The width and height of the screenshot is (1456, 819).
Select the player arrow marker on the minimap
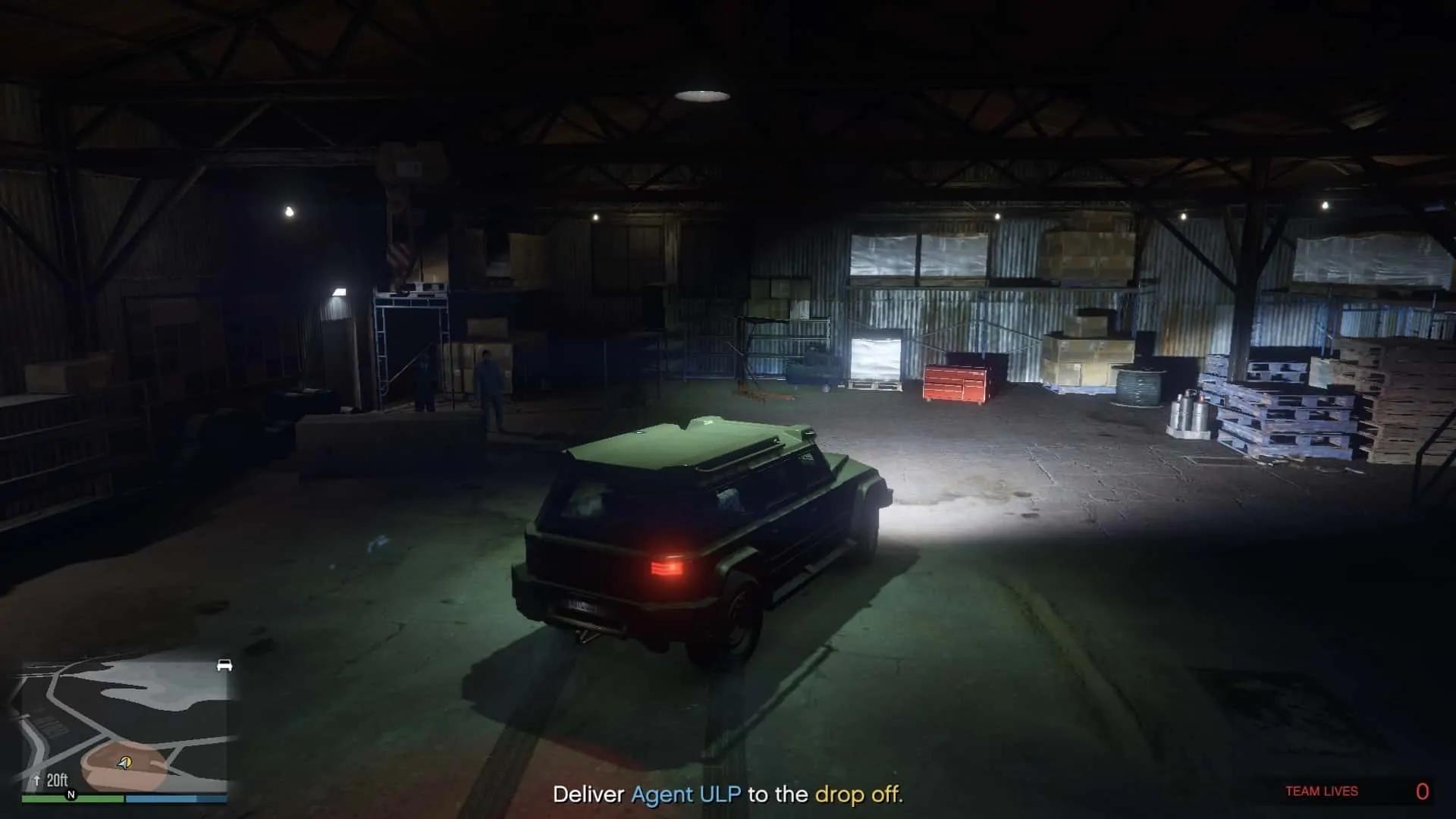(x=125, y=763)
